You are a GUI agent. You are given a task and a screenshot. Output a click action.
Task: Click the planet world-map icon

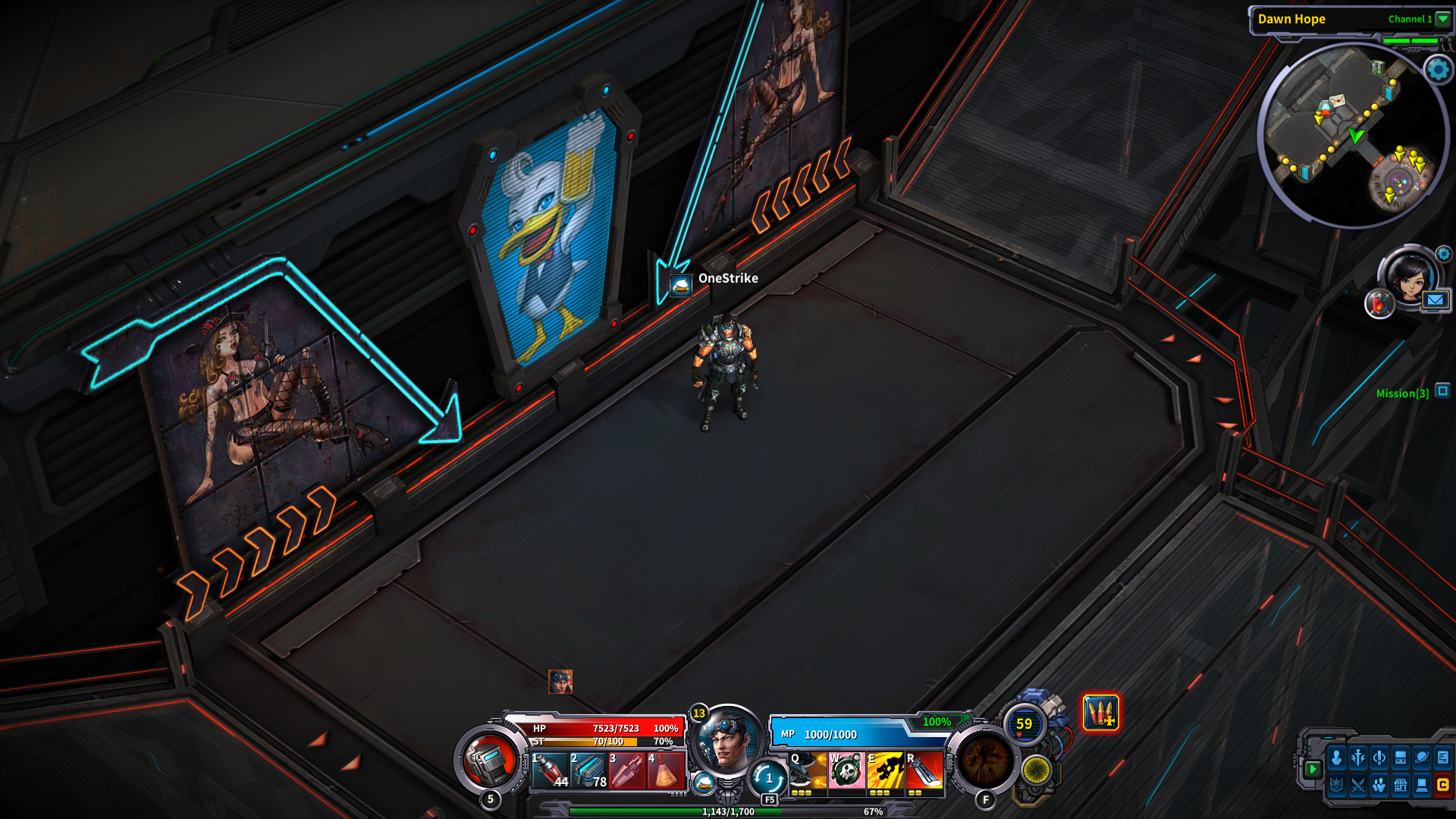[x=1421, y=758]
